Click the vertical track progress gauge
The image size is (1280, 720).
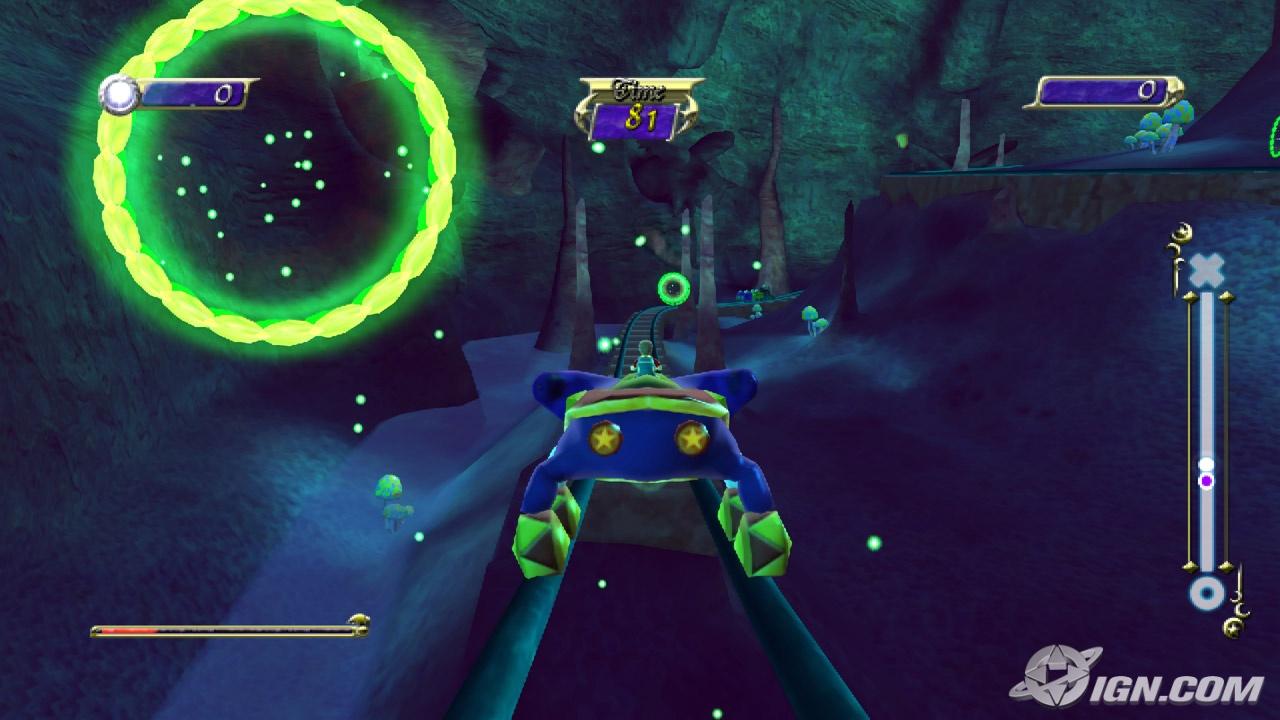[x=1207, y=430]
